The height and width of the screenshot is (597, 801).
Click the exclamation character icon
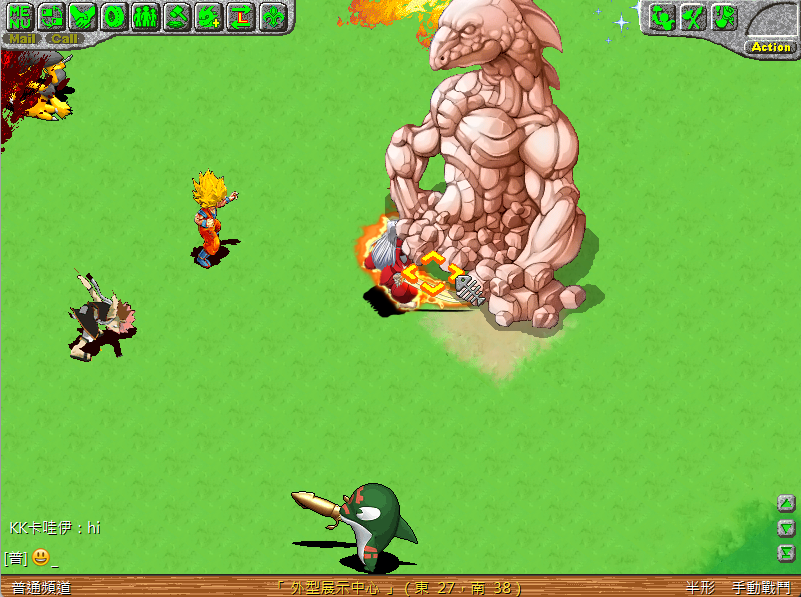724,16
